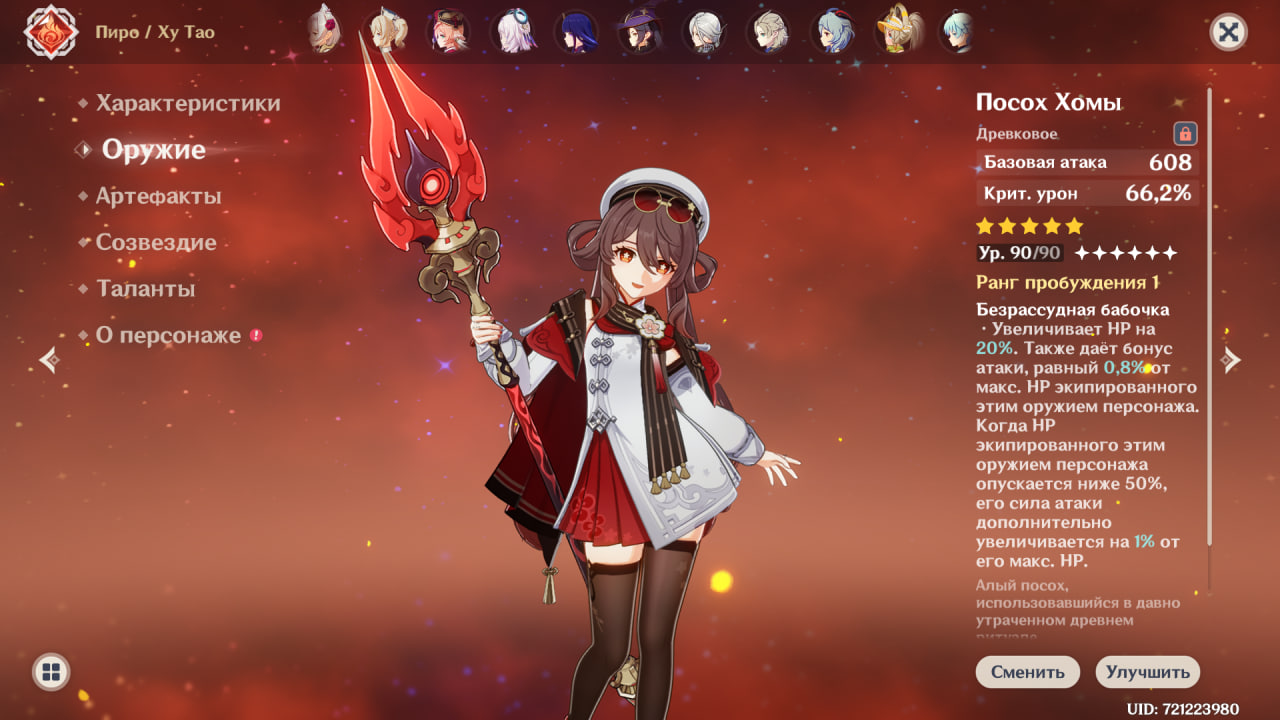
Task: Open the Созвездие menu entry
Action: [155, 243]
